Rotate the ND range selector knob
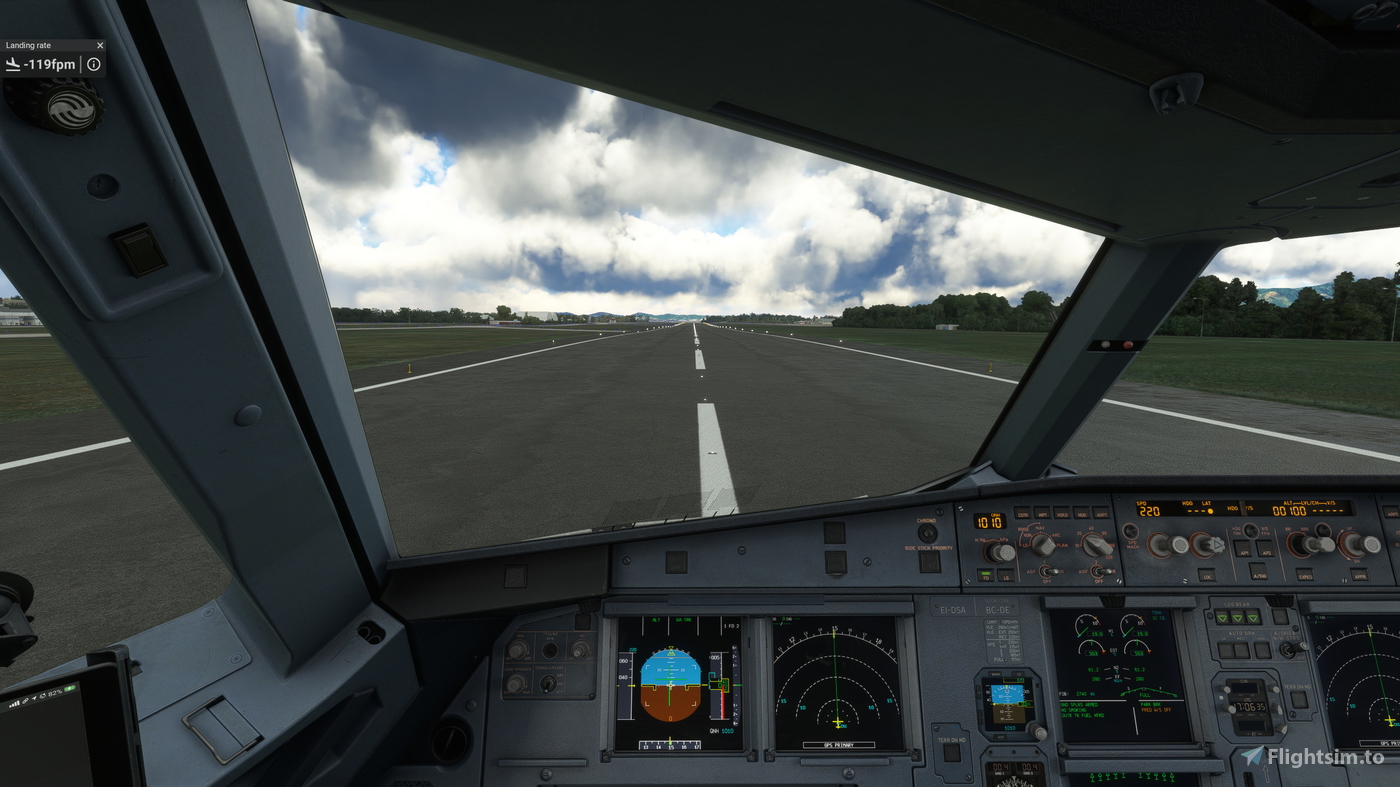The width and height of the screenshot is (1400, 787). [1095, 543]
